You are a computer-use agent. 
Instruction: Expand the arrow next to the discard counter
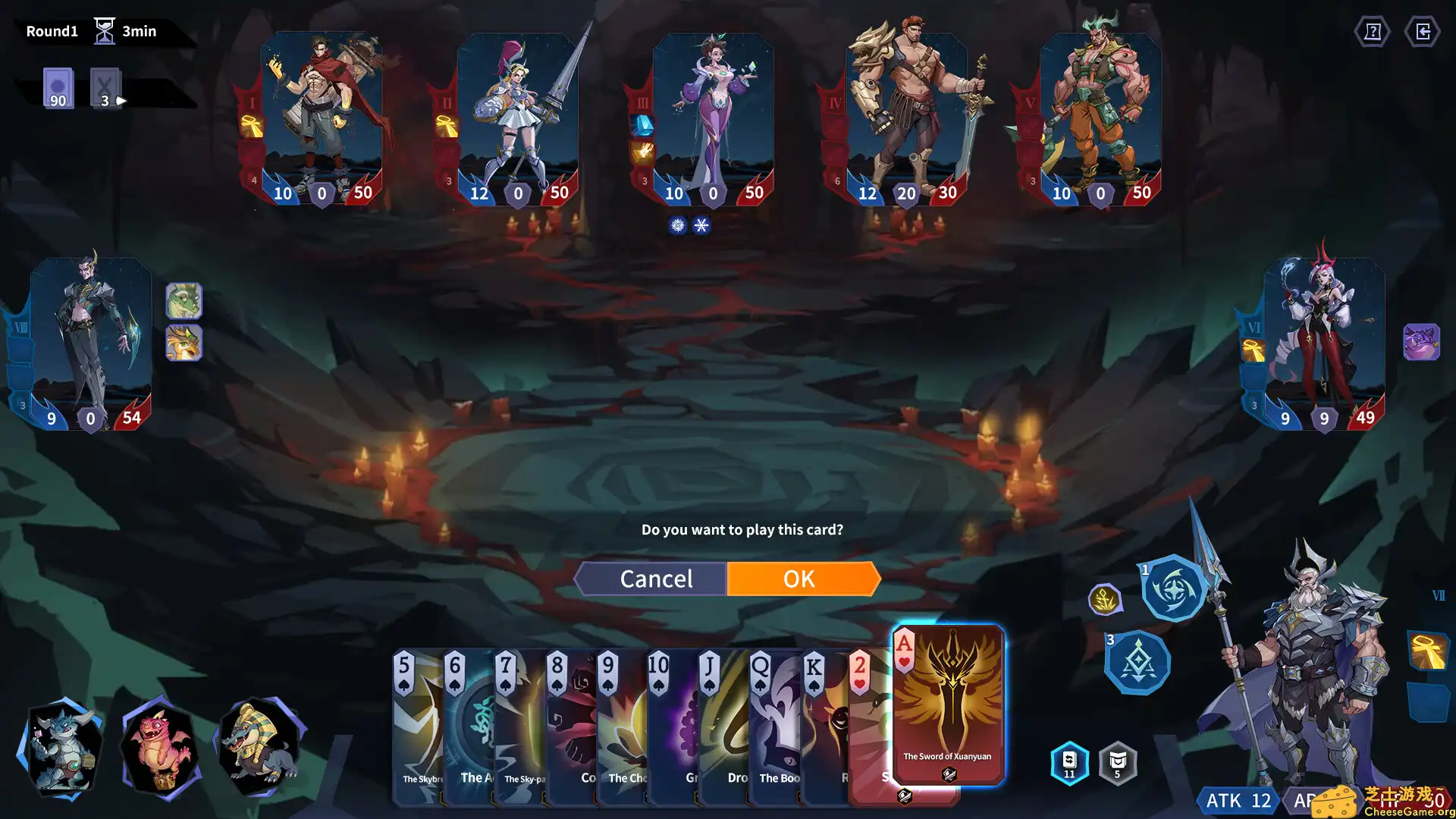click(122, 99)
